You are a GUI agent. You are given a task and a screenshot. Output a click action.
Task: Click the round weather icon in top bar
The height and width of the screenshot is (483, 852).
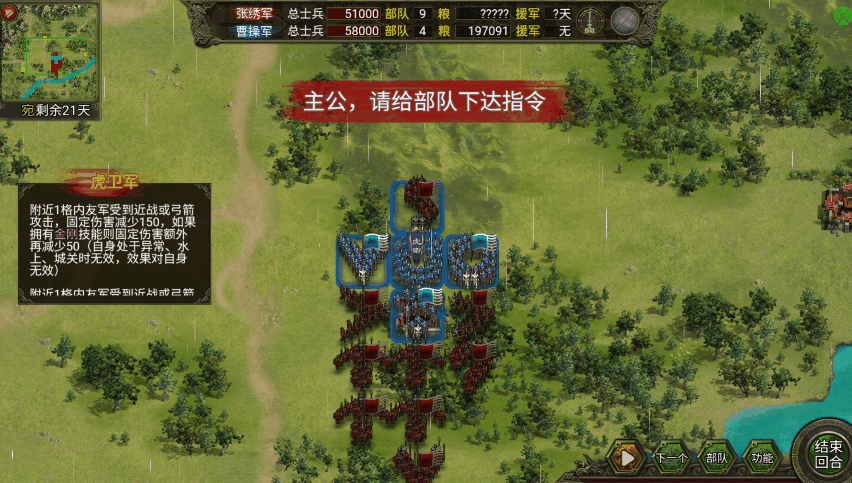click(x=626, y=20)
